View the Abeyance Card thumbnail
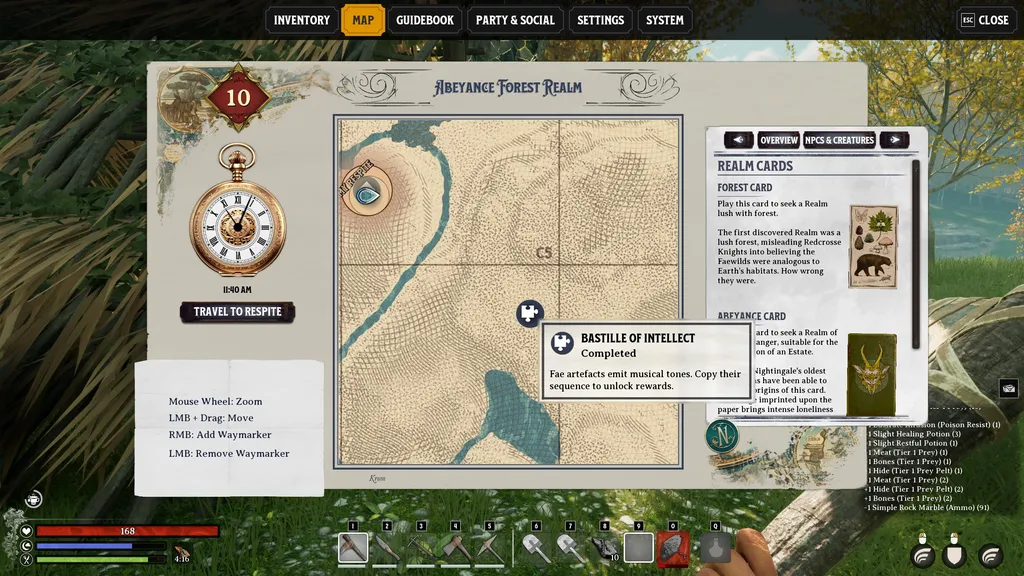 tap(872, 375)
